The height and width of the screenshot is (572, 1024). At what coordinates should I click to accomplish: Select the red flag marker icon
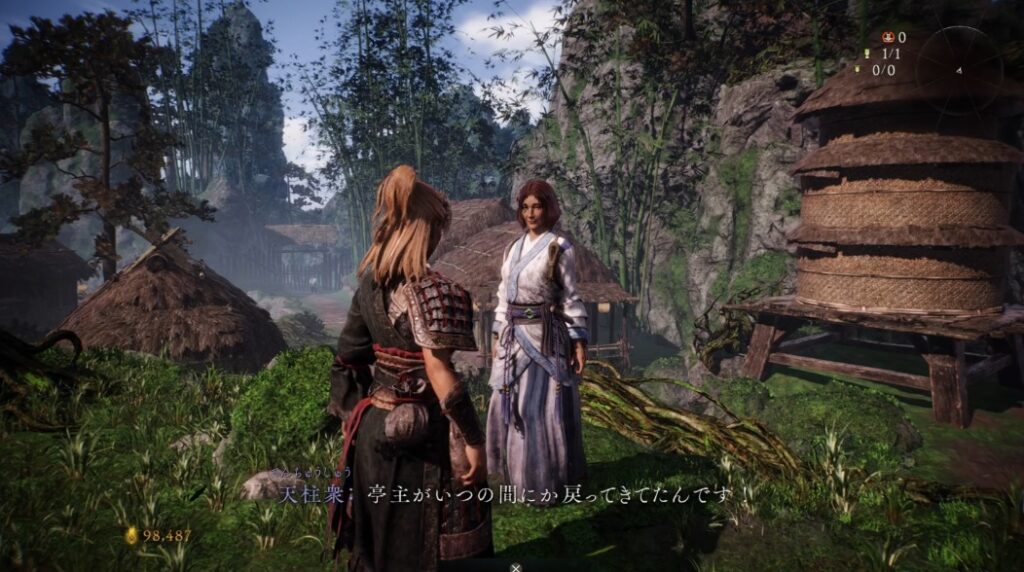click(887, 38)
